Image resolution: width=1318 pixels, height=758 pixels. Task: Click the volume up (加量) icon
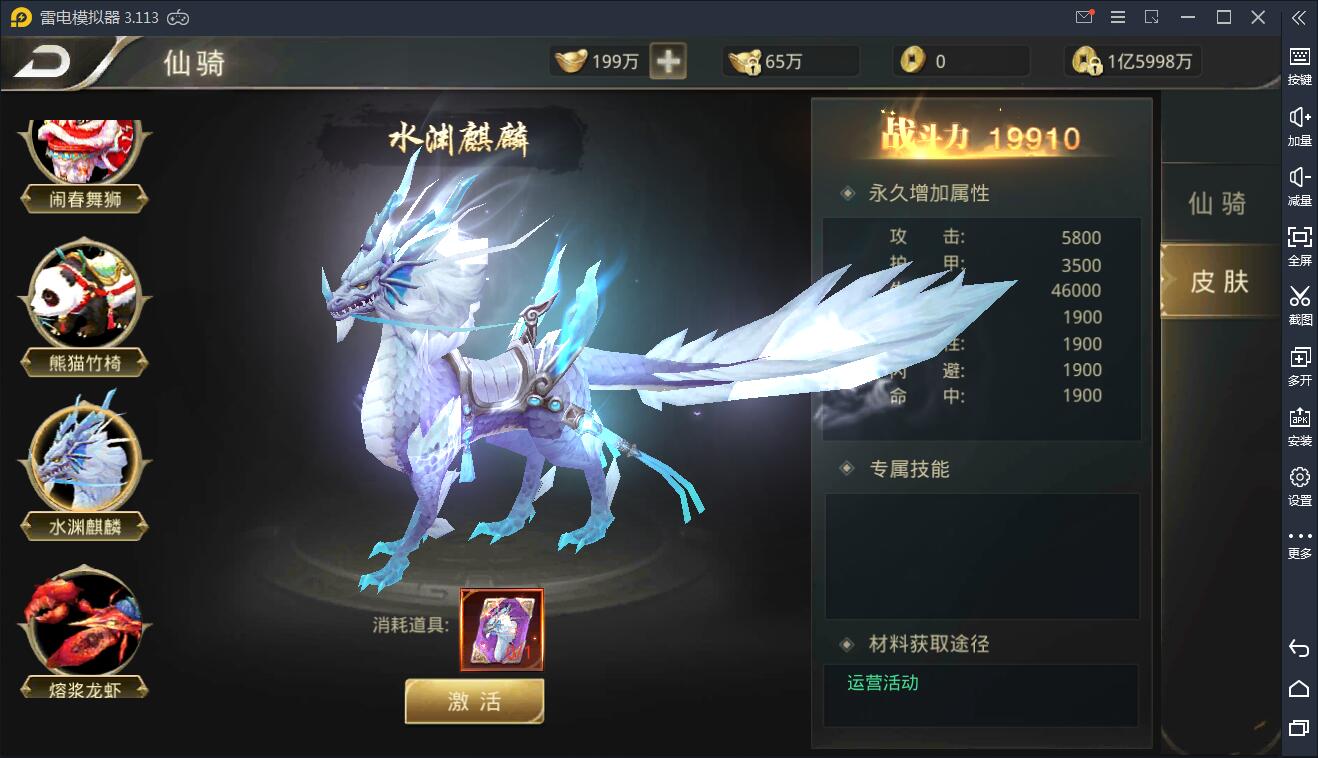(1298, 123)
